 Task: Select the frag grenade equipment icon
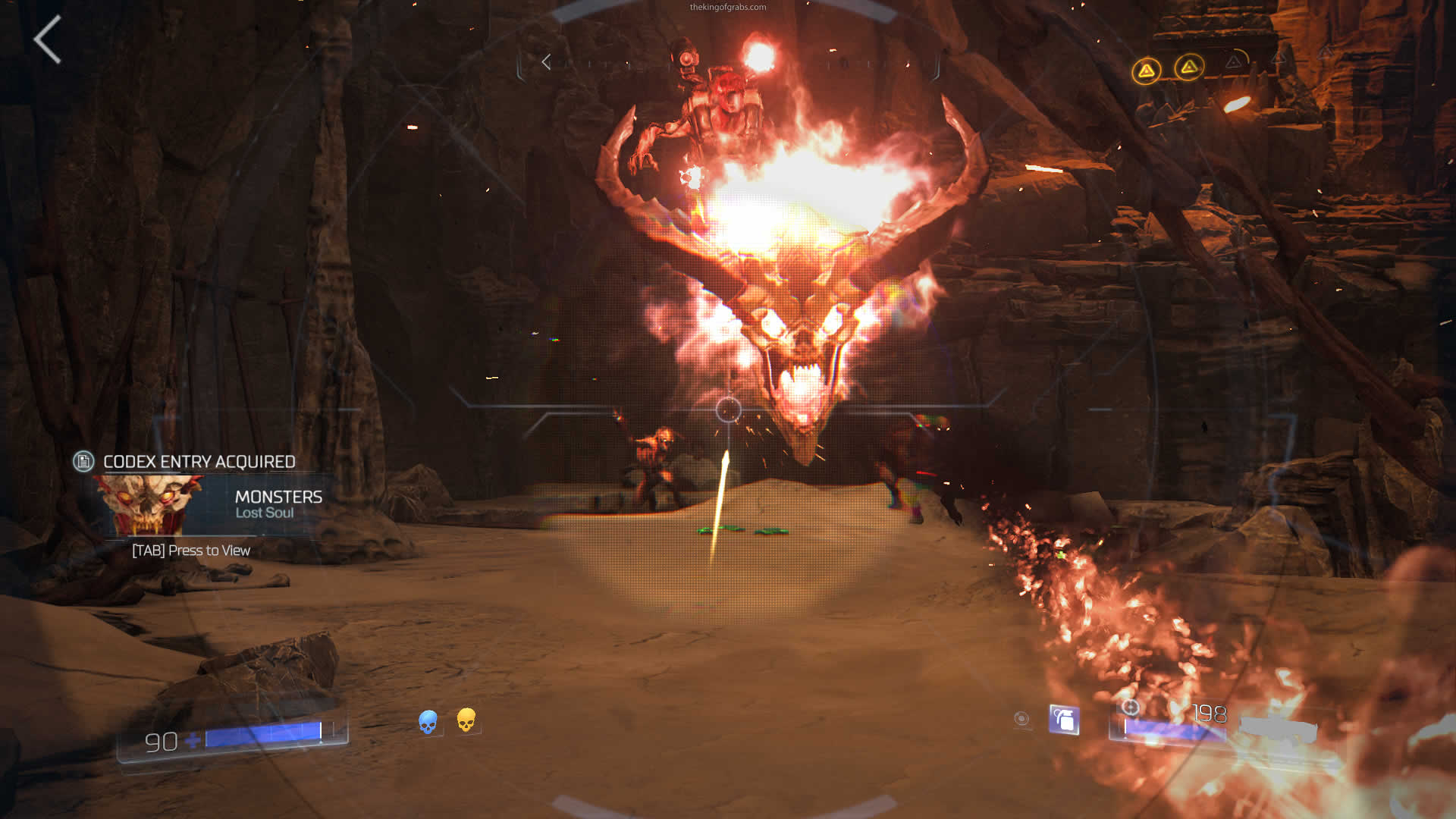click(x=1064, y=719)
